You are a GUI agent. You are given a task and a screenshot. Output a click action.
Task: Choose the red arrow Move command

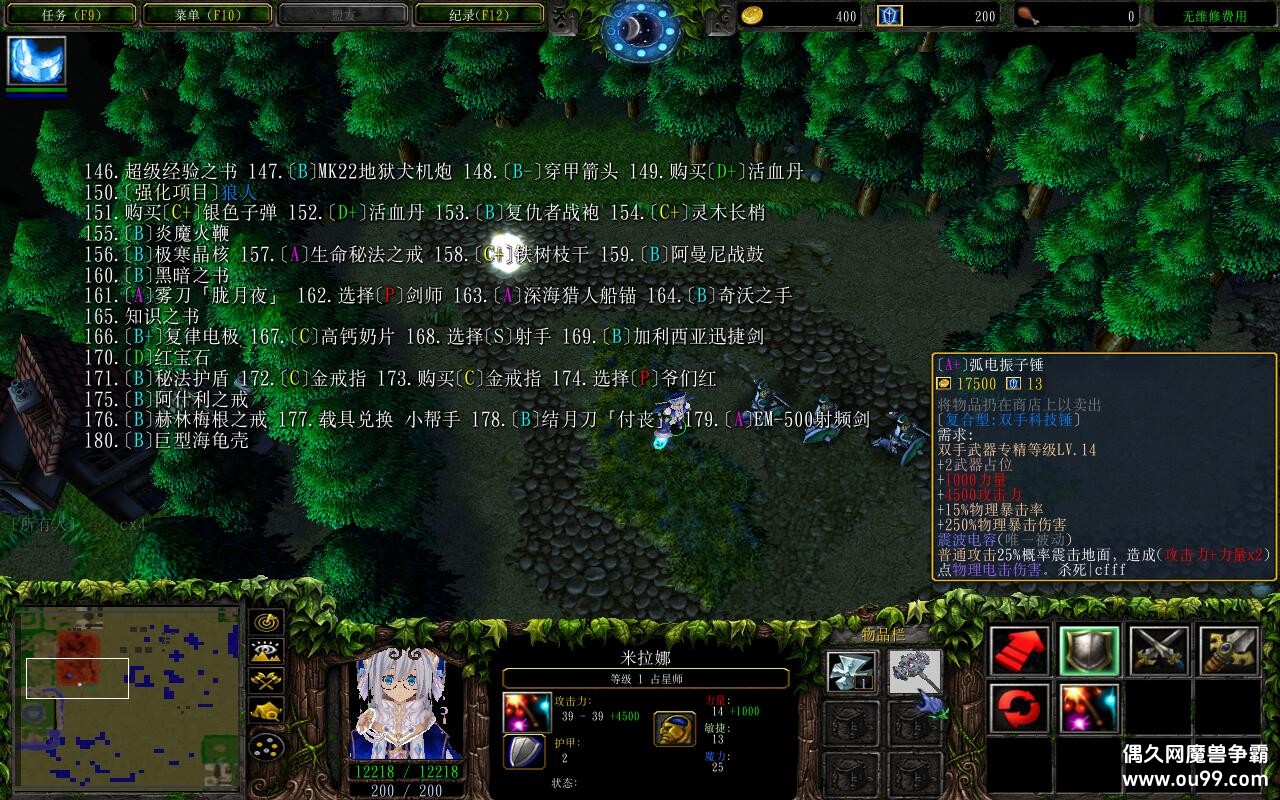coord(1020,651)
